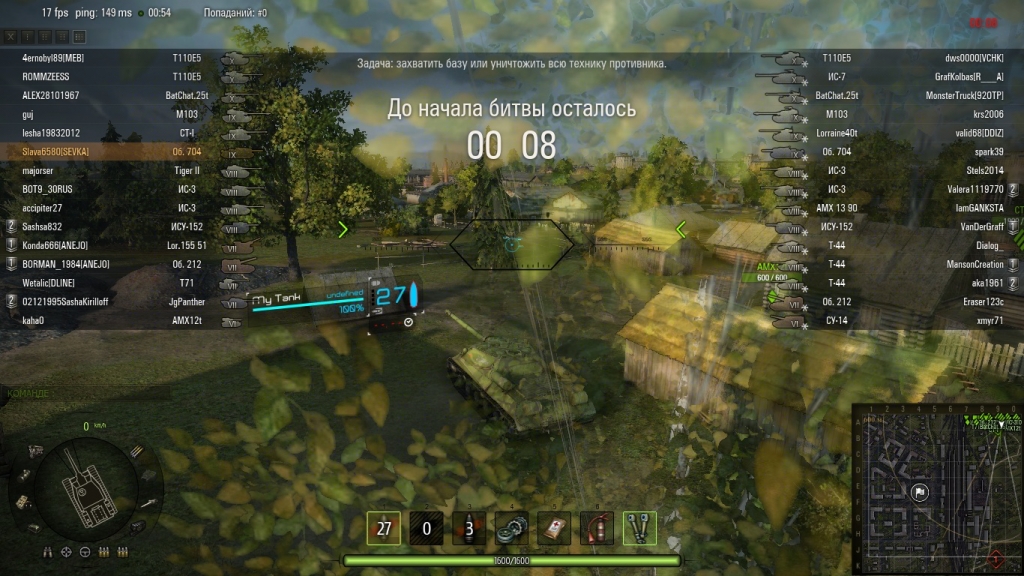
Task: Select the shell slot with 3 rounds
Action: (469, 527)
